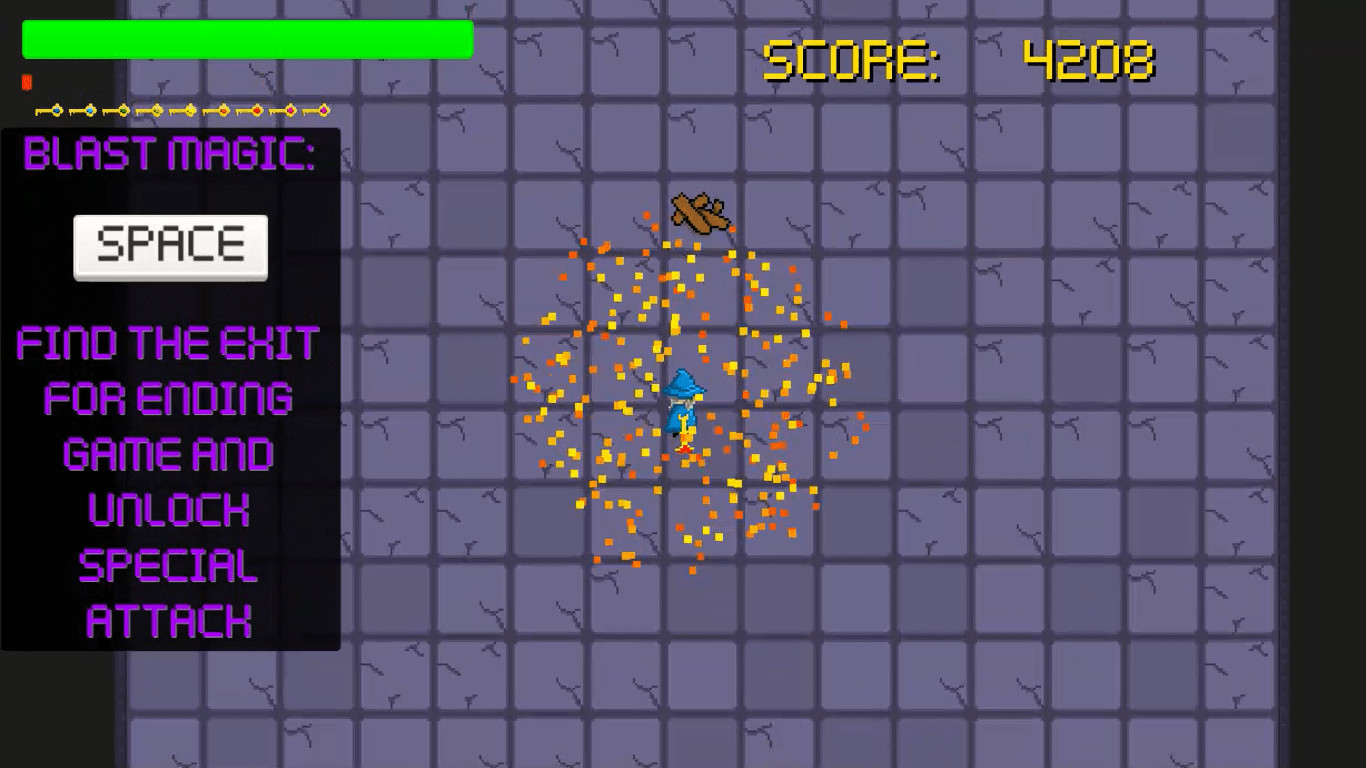The width and height of the screenshot is (1366, 768).
Task: Select the light blue key icon
Action: point(89,110)
